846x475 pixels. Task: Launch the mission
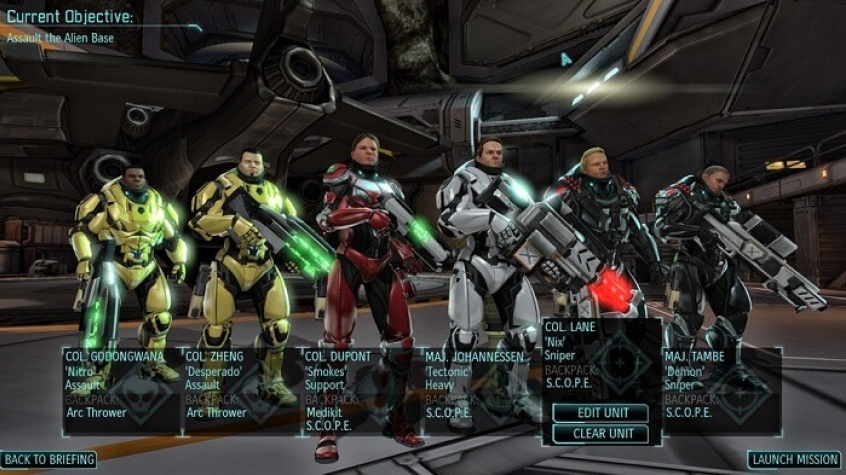tap(796, 460)
